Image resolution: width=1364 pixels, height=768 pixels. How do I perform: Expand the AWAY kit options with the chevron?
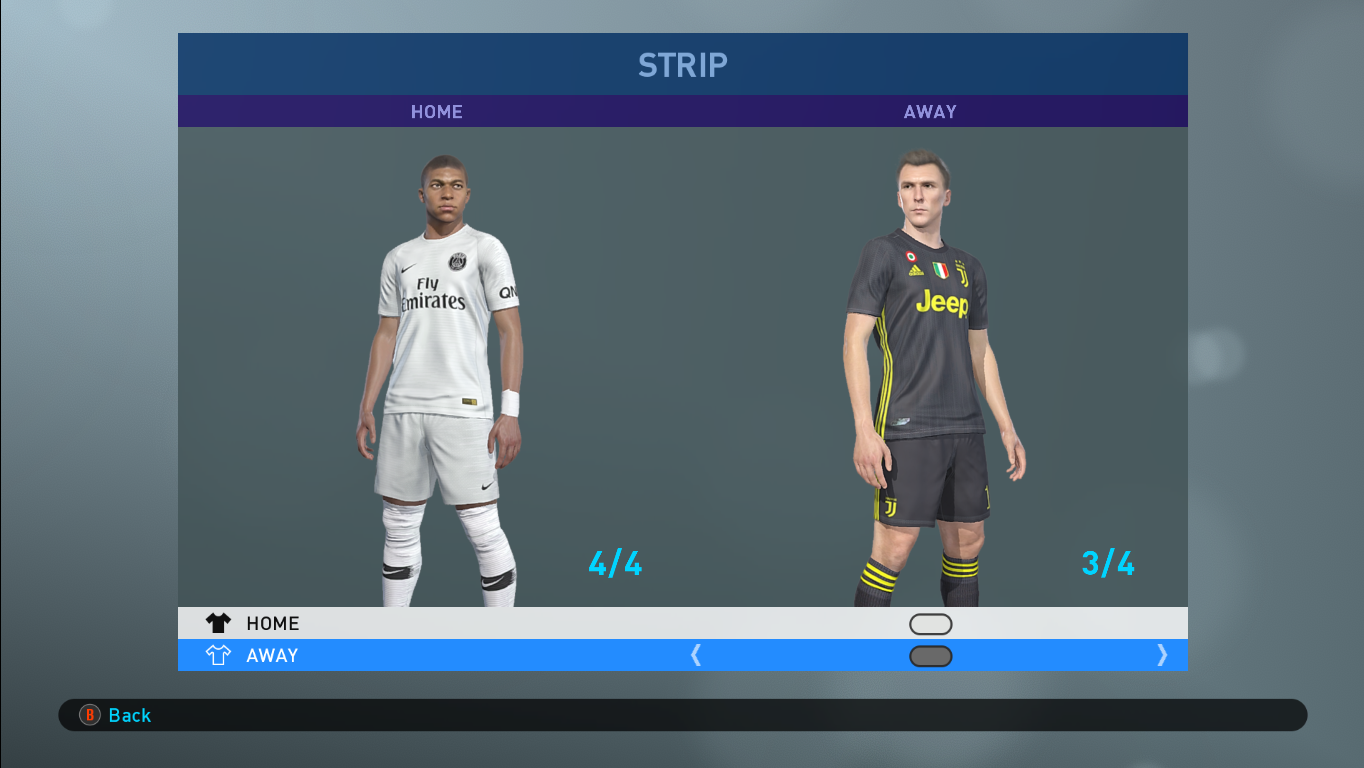[1162, 655]
